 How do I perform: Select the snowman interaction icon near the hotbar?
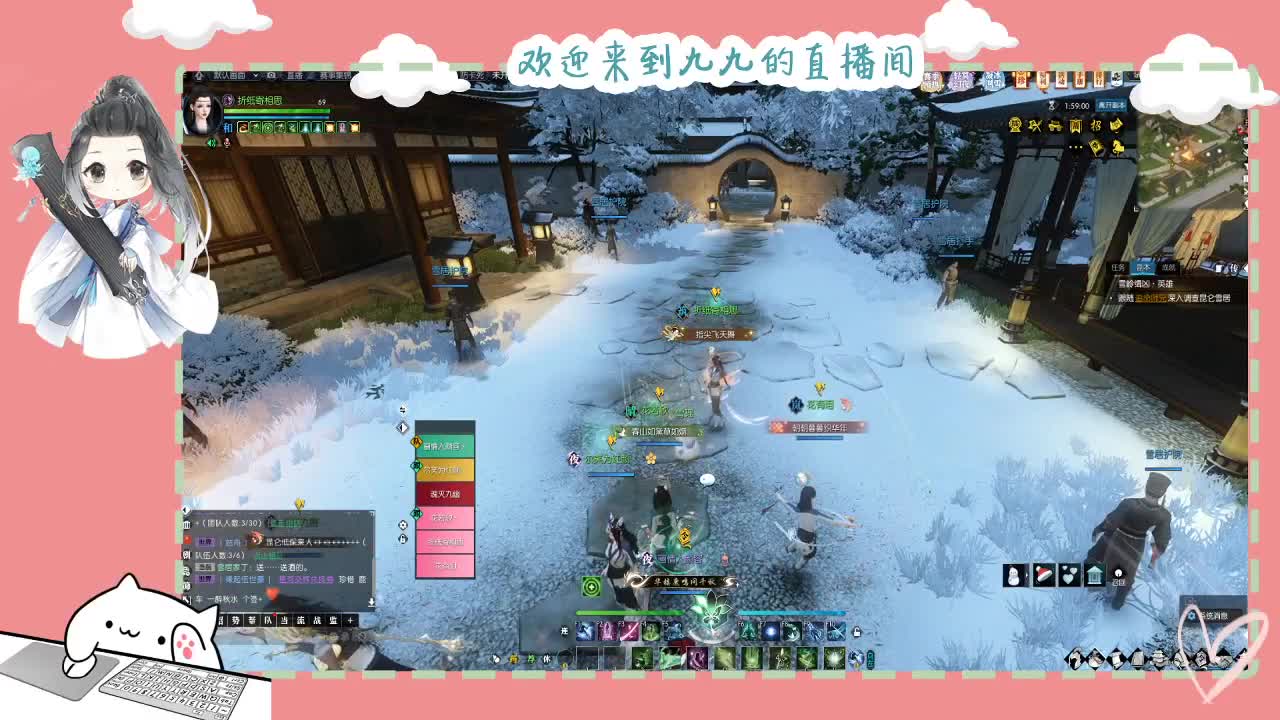tap(1012, 574)
